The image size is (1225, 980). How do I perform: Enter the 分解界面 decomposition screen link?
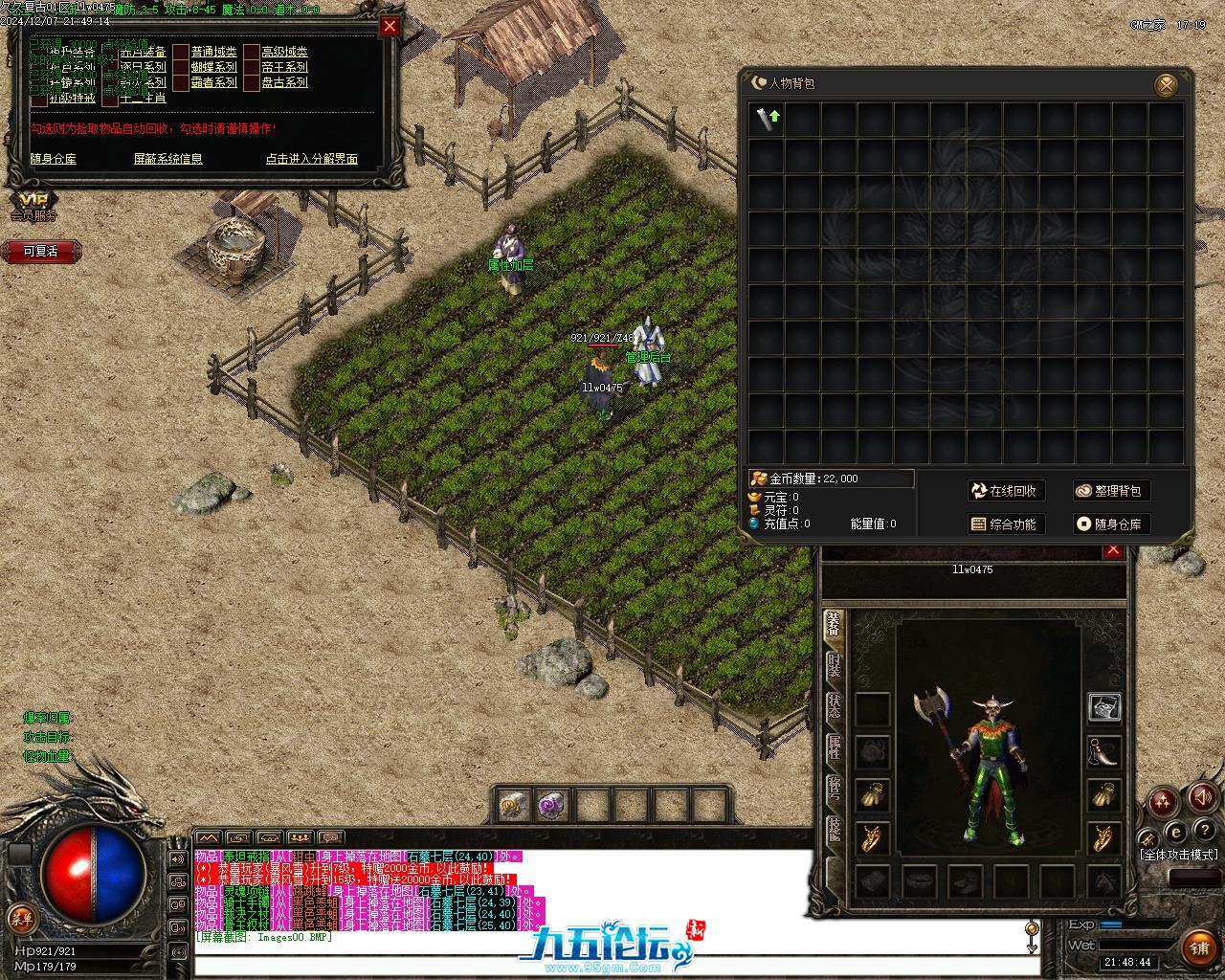311,159
